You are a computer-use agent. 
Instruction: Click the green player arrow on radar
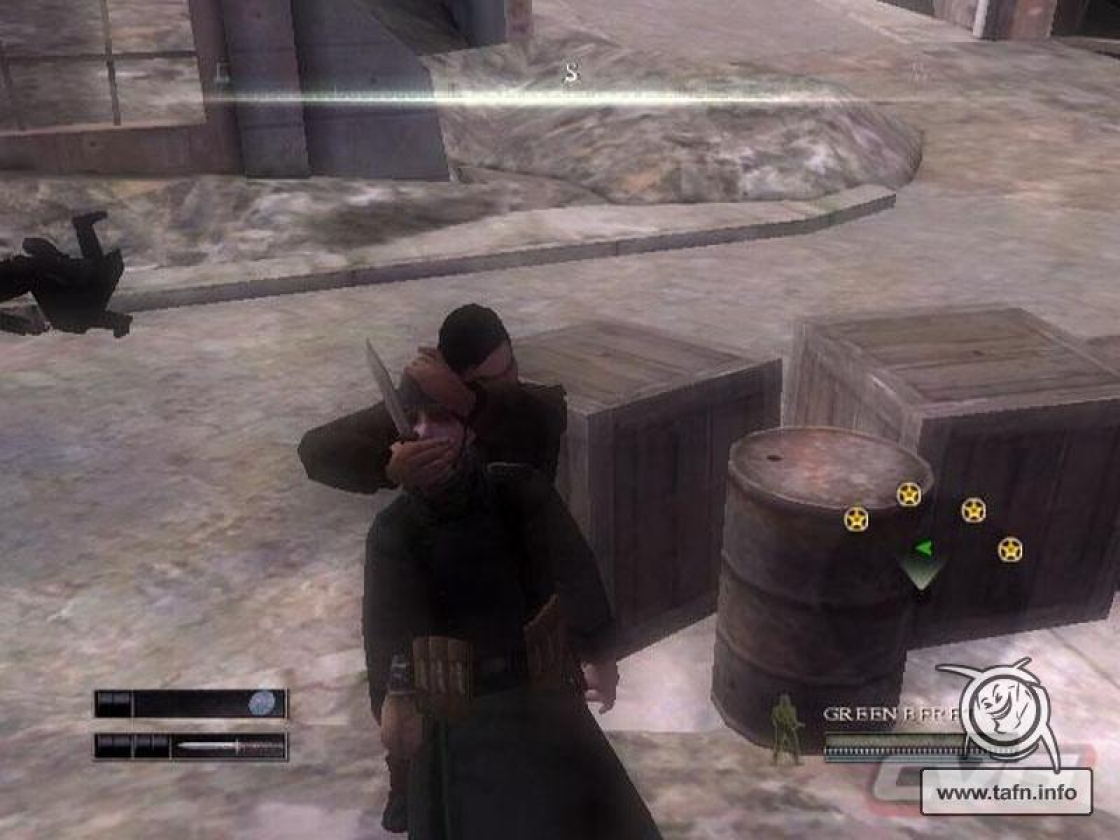(924, 548)
